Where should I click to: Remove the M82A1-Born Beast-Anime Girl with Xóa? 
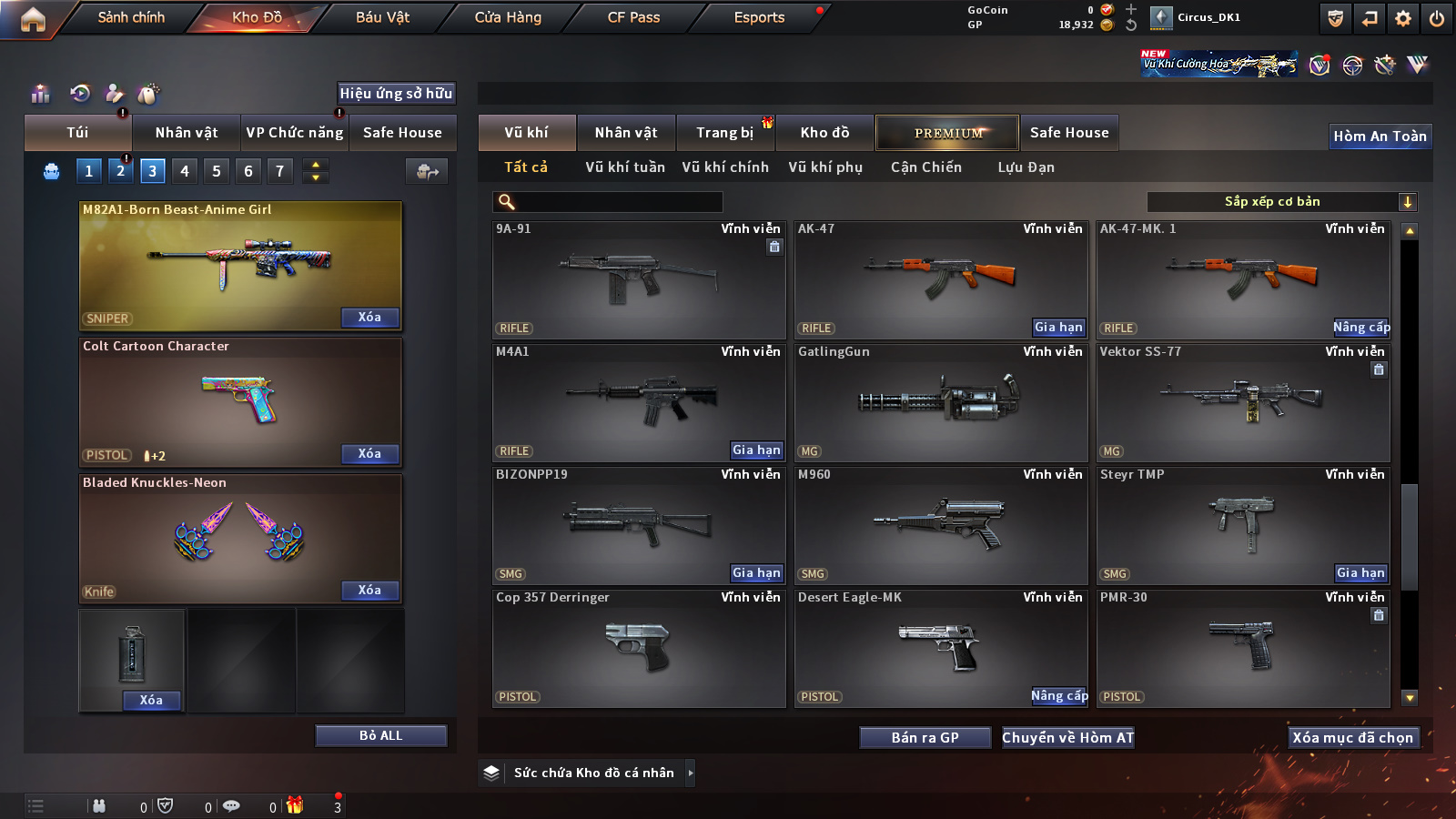coord(369,317)
